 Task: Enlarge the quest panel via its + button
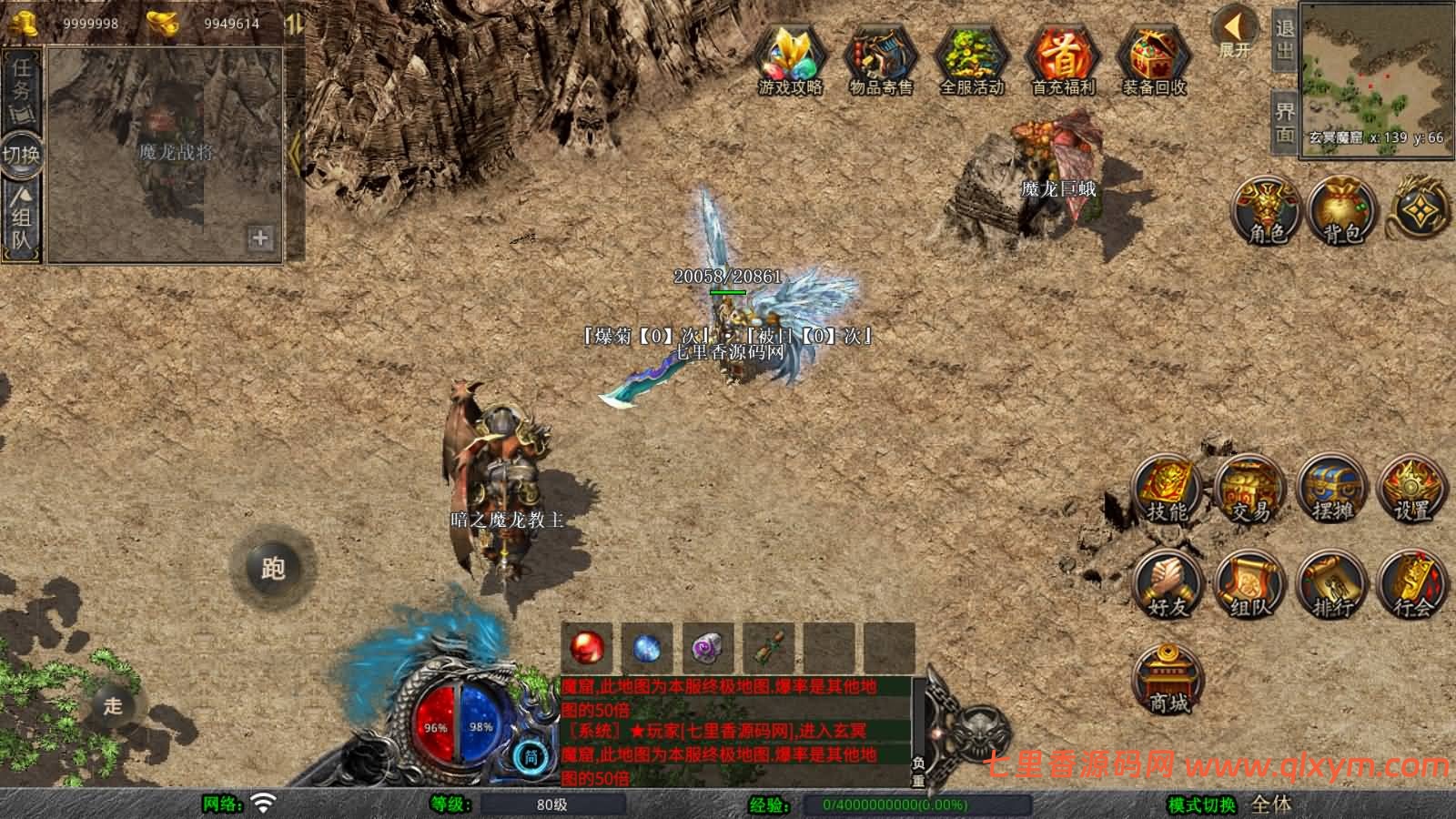tap(259, 240)
